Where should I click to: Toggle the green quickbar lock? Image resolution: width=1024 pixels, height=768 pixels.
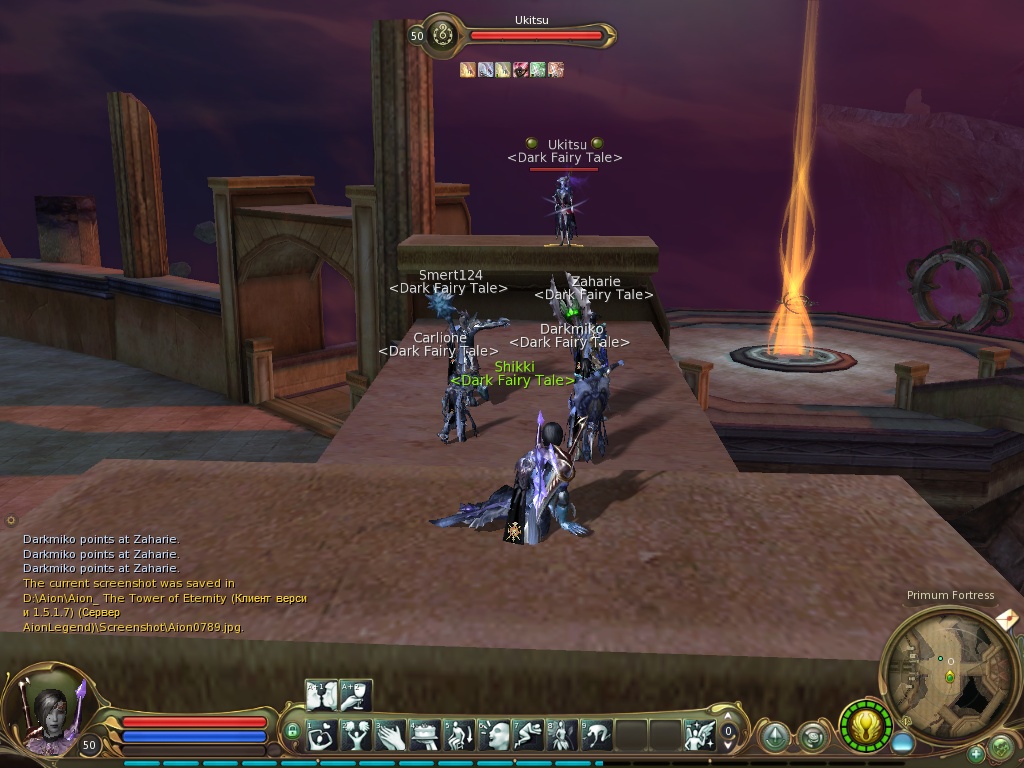pos(292,732)
